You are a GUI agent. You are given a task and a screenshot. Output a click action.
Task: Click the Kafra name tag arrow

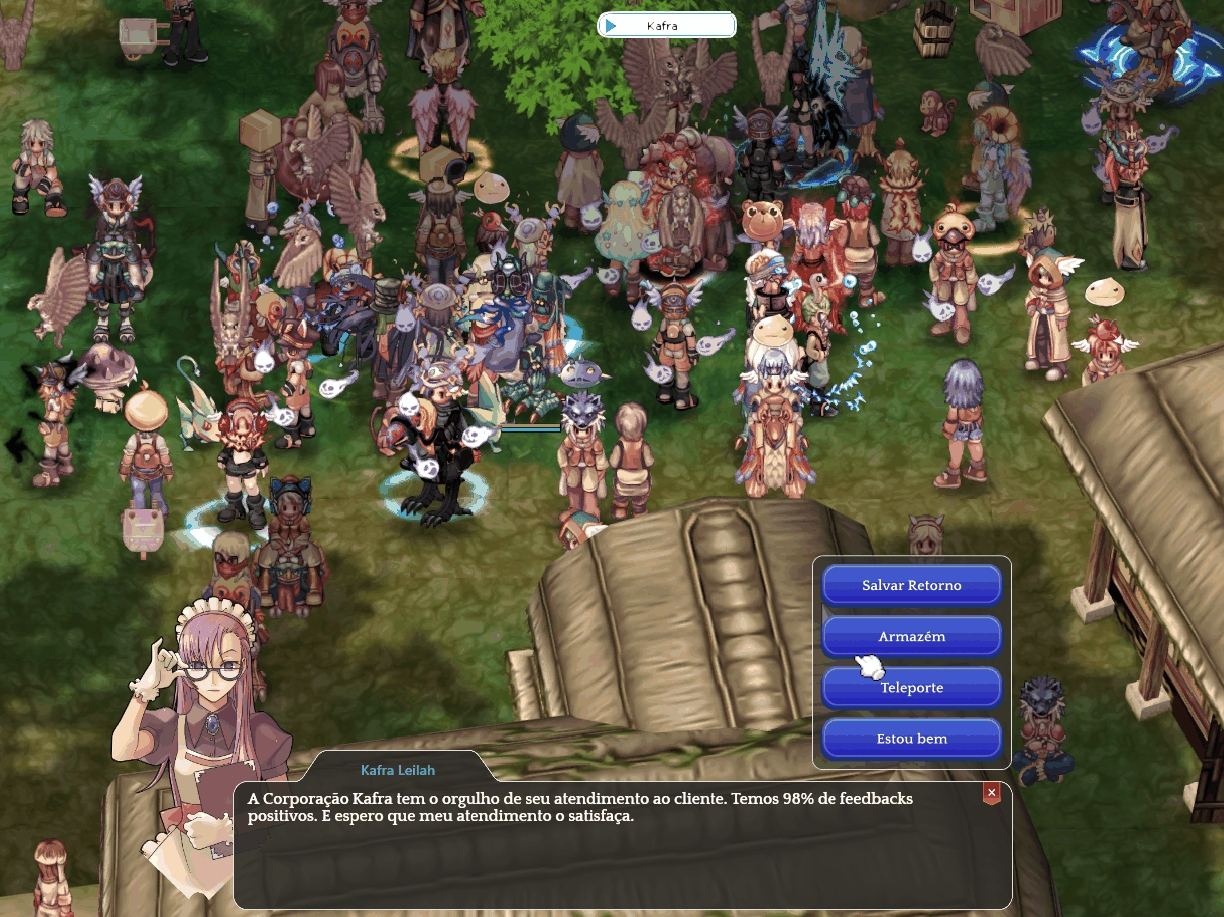[x=611, y=25]
